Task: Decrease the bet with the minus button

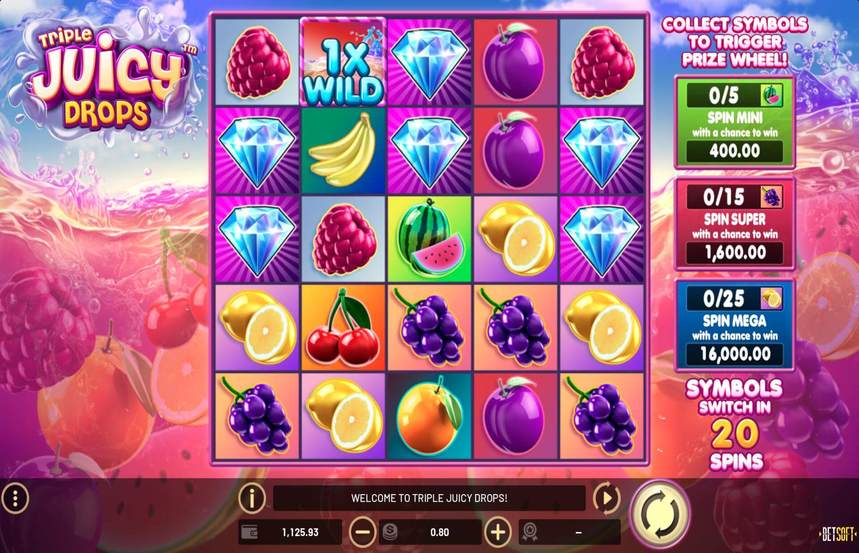Action: pyautogui.click(x=364, y=532)
